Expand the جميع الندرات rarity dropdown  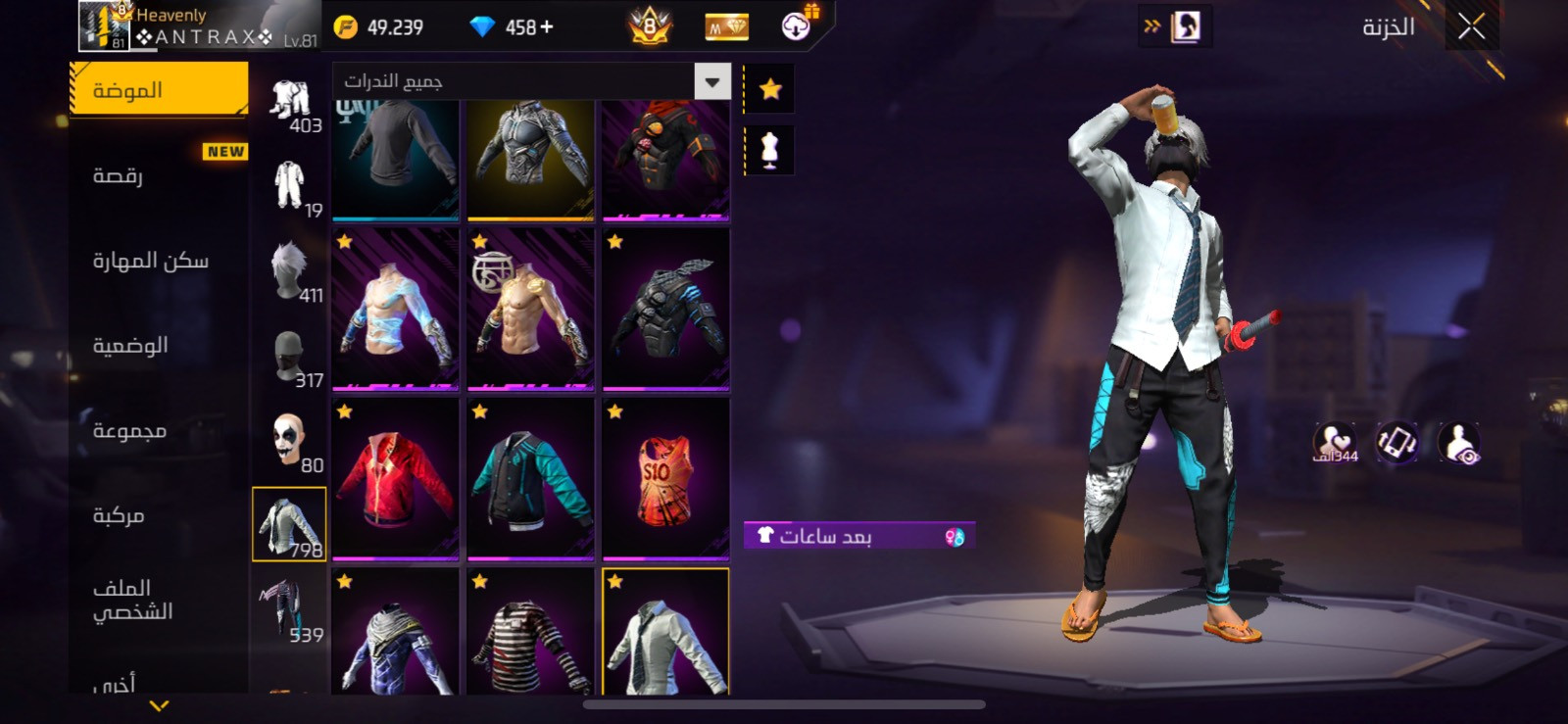[712, 82]
